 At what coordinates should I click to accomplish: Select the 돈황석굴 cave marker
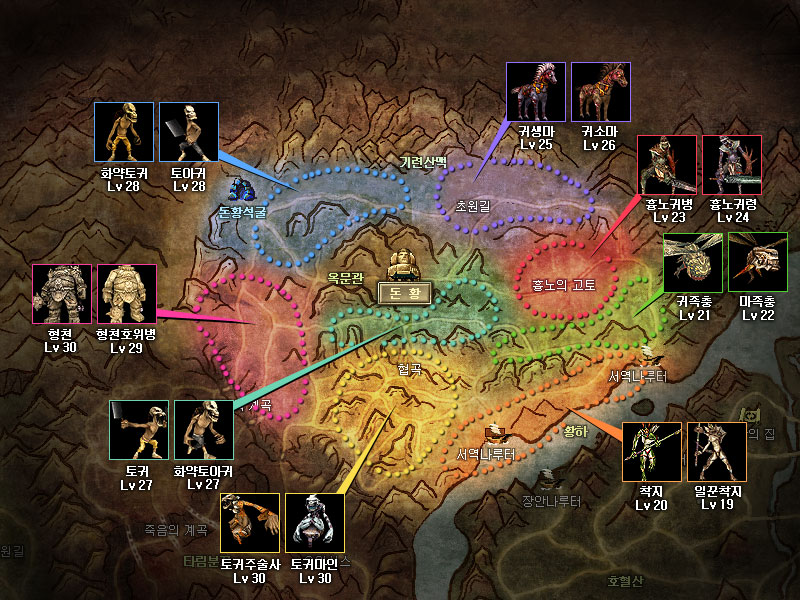(x=241, y=190)
